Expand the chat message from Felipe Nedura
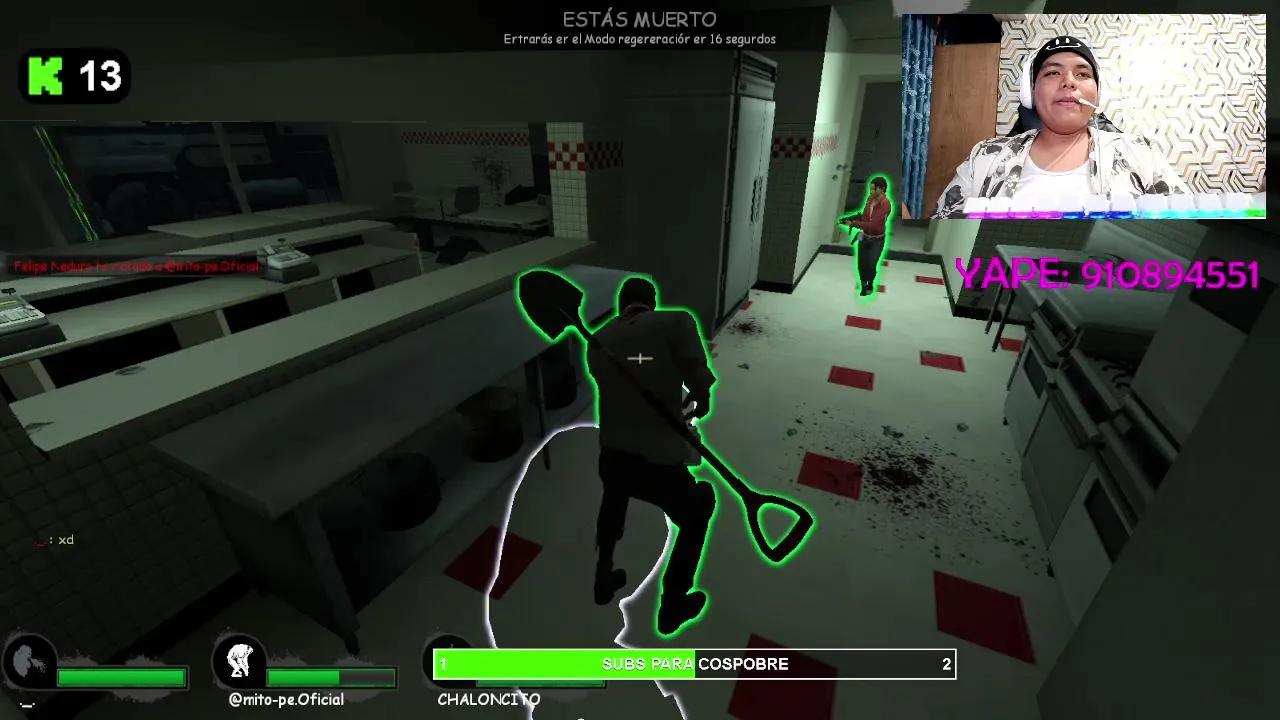Screen dimensions: 1280x720 135,268
